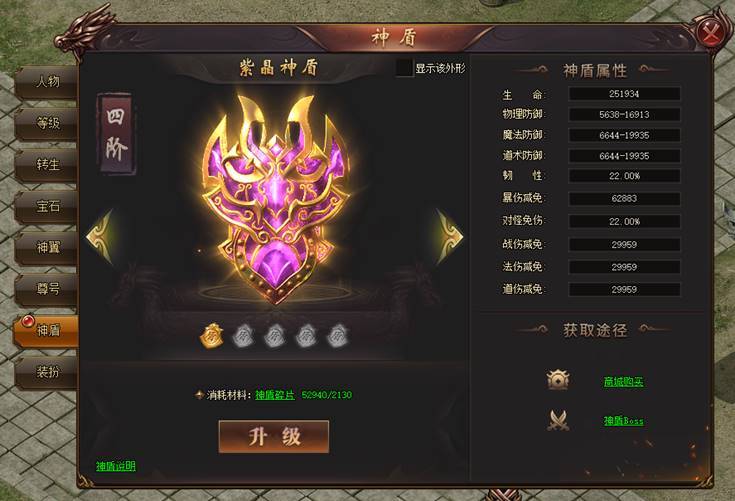Follow the 商城购买 link
Viewport: 735px width, 501px height.
point(624,381)
